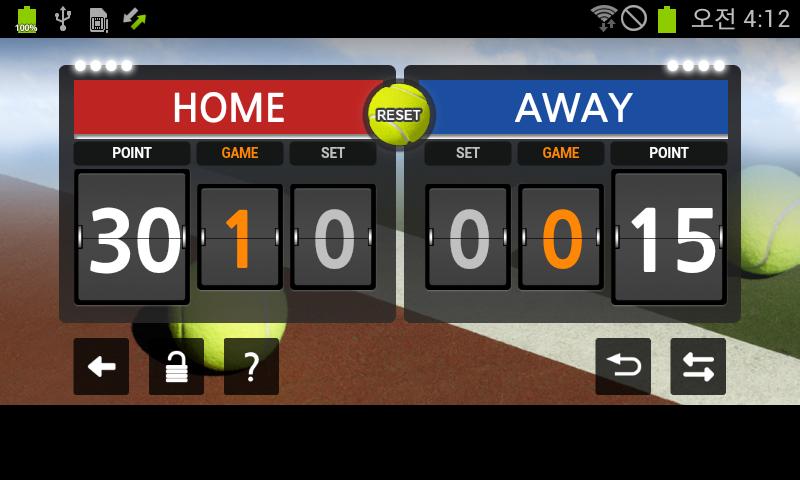Increase HOME's orange game counter
The height and width of the screenshot is (480, 800).
tap(239, 237)
